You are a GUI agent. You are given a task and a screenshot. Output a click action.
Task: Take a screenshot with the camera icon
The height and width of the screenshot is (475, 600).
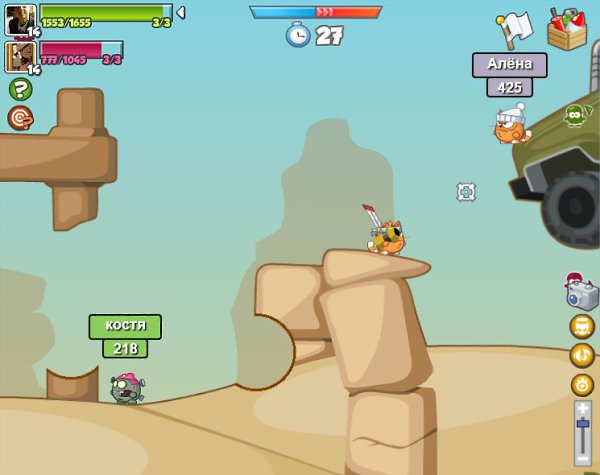pos(581,294)
